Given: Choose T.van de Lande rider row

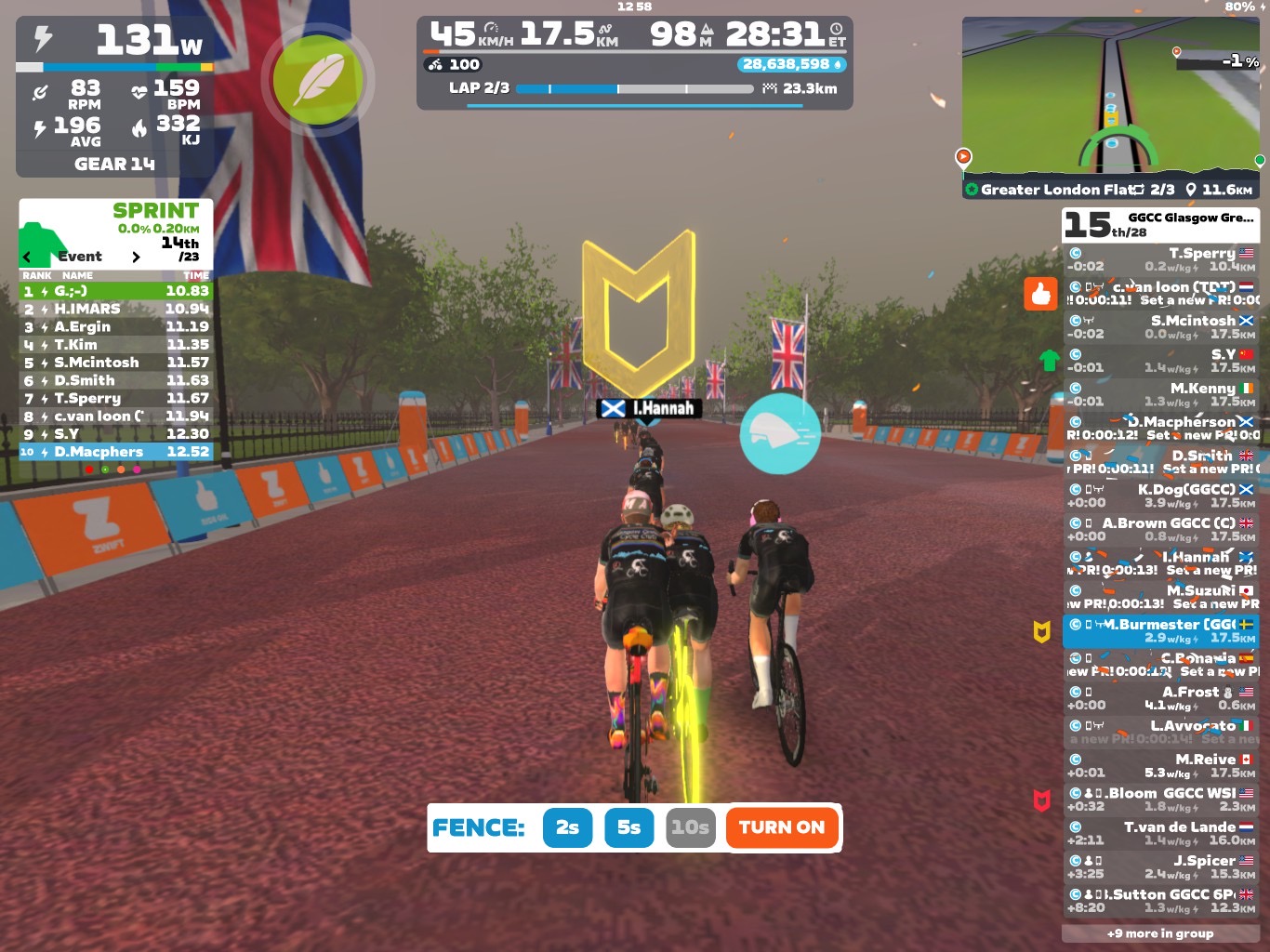Looking at the screenshot, I should (1160, 834).
